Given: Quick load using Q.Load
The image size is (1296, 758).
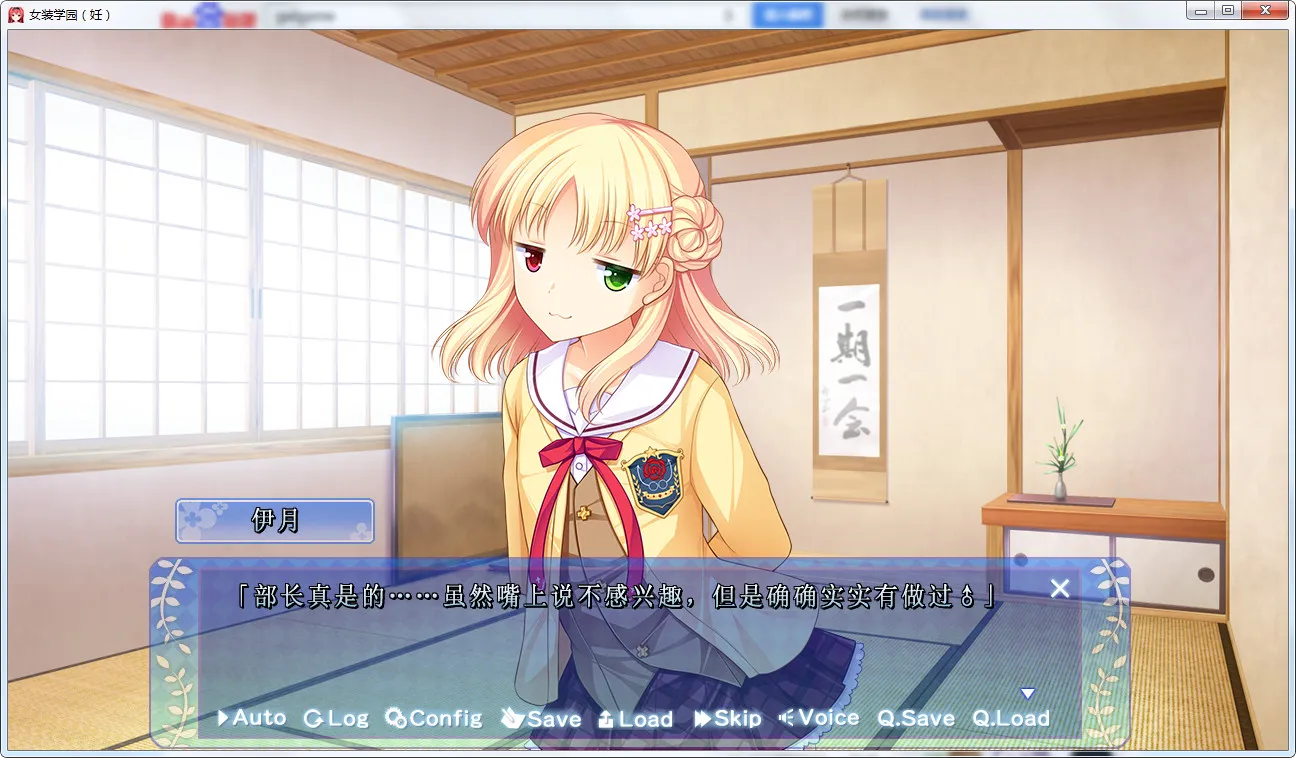Looking at the screenshot, I should [1011, 718].
